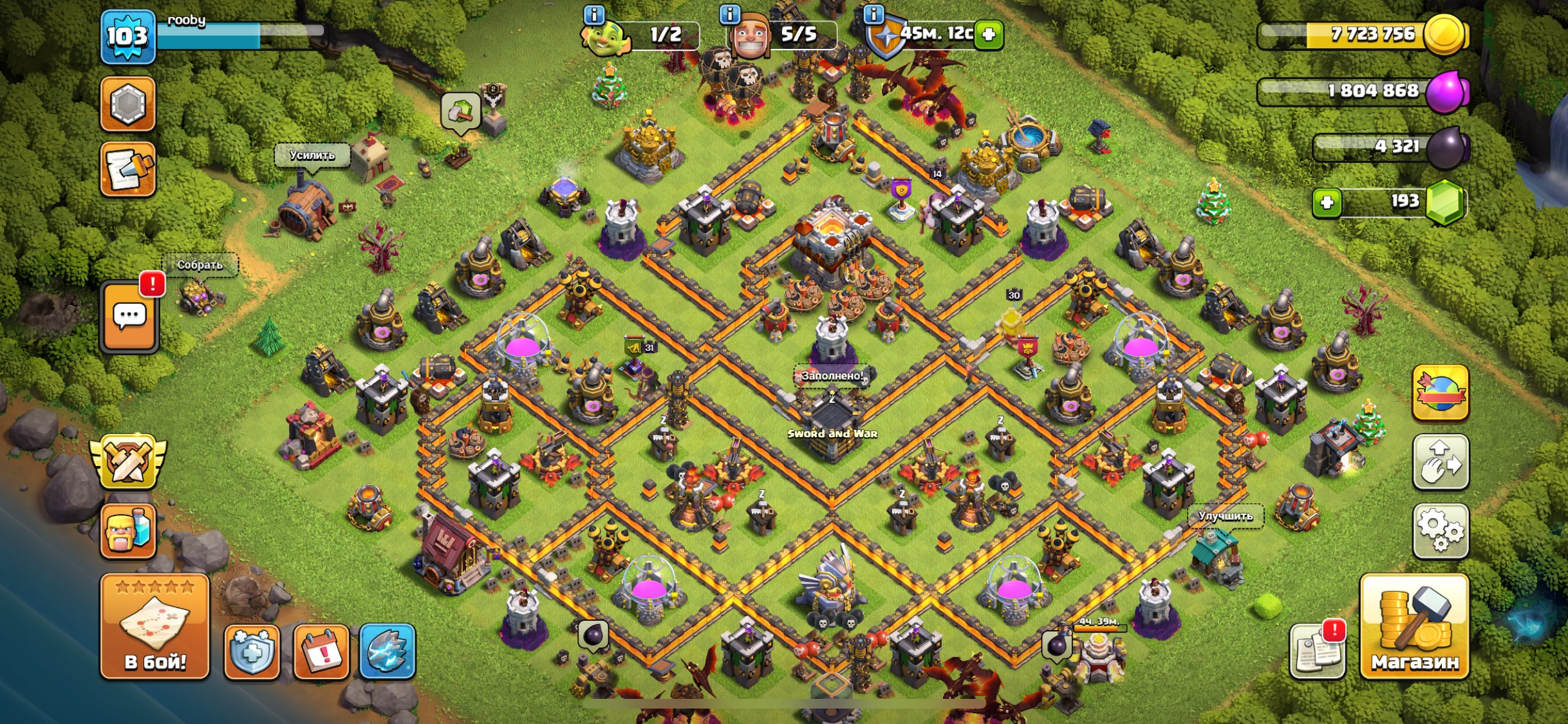Extend shield with green plus button
1568x724 pixels.
click(x=989, y=34)
